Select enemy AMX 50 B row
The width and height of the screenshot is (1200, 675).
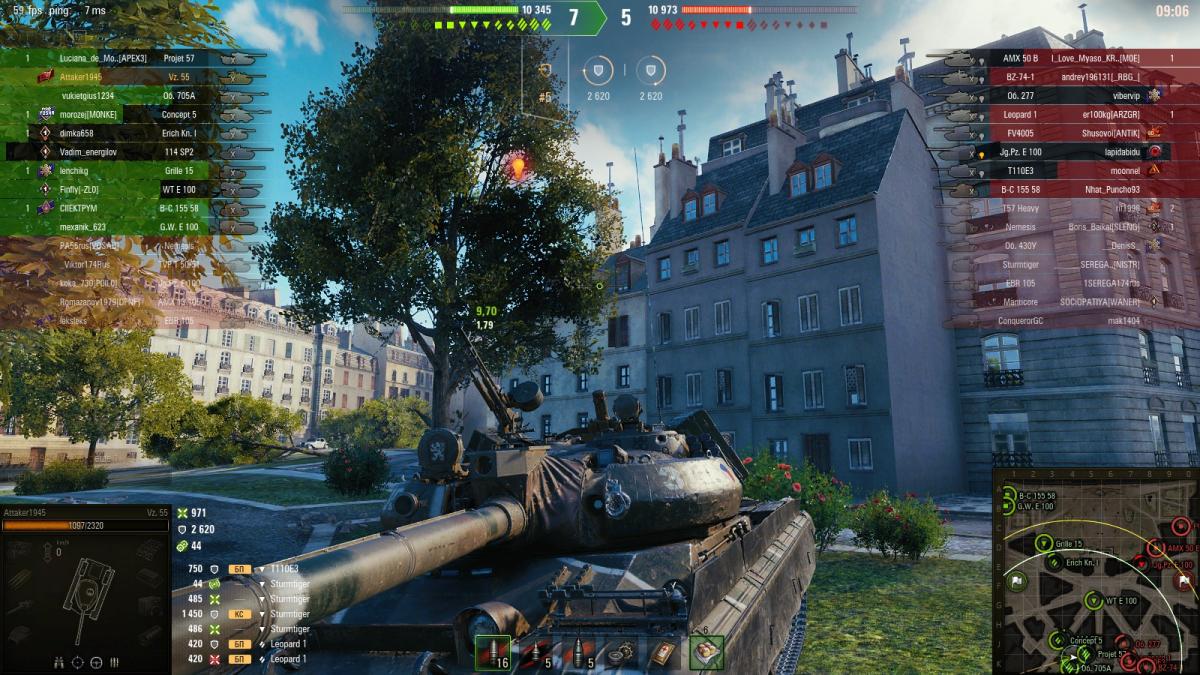(x=1060, y=58)
